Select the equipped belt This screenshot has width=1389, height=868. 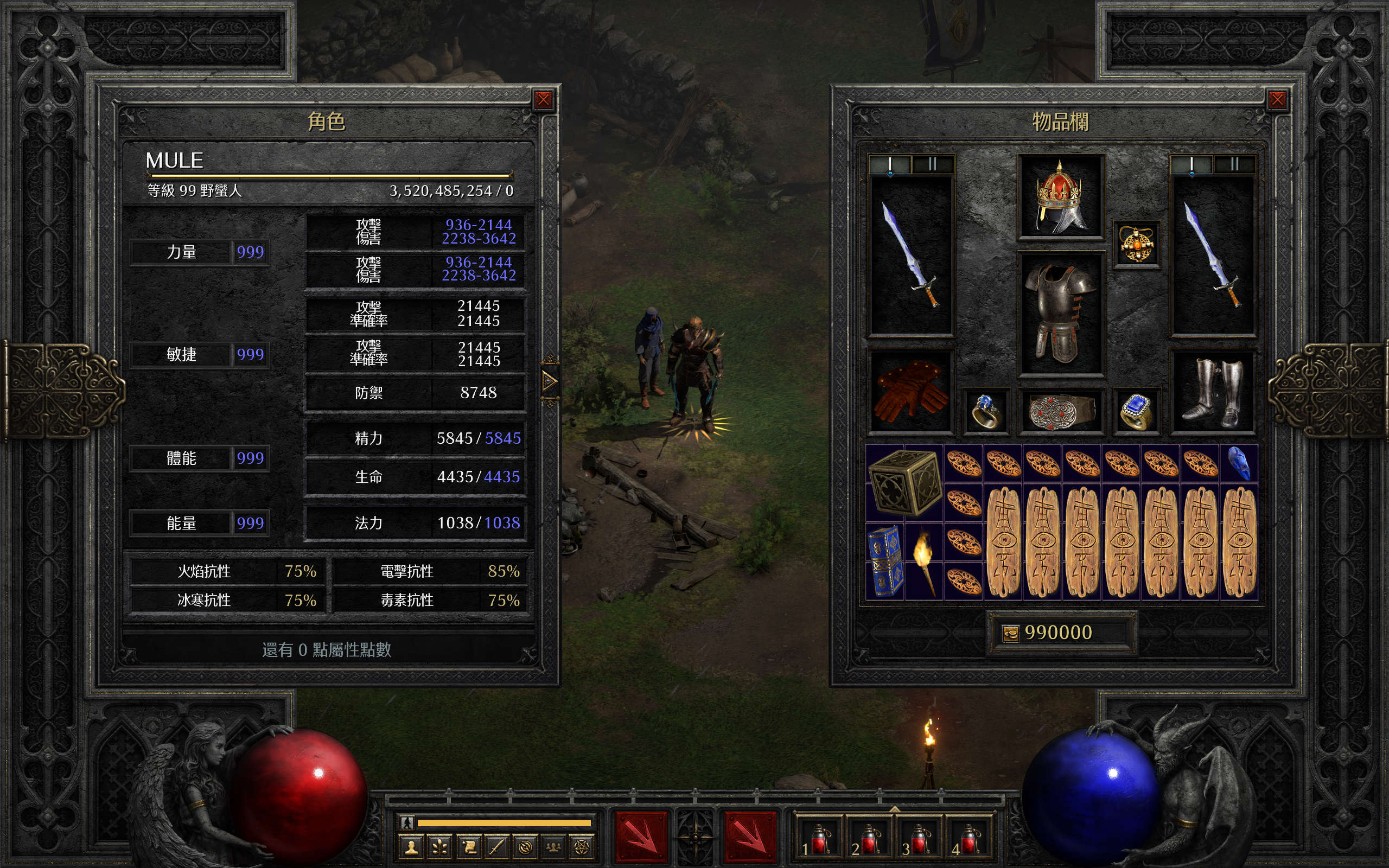point(1060,411)
